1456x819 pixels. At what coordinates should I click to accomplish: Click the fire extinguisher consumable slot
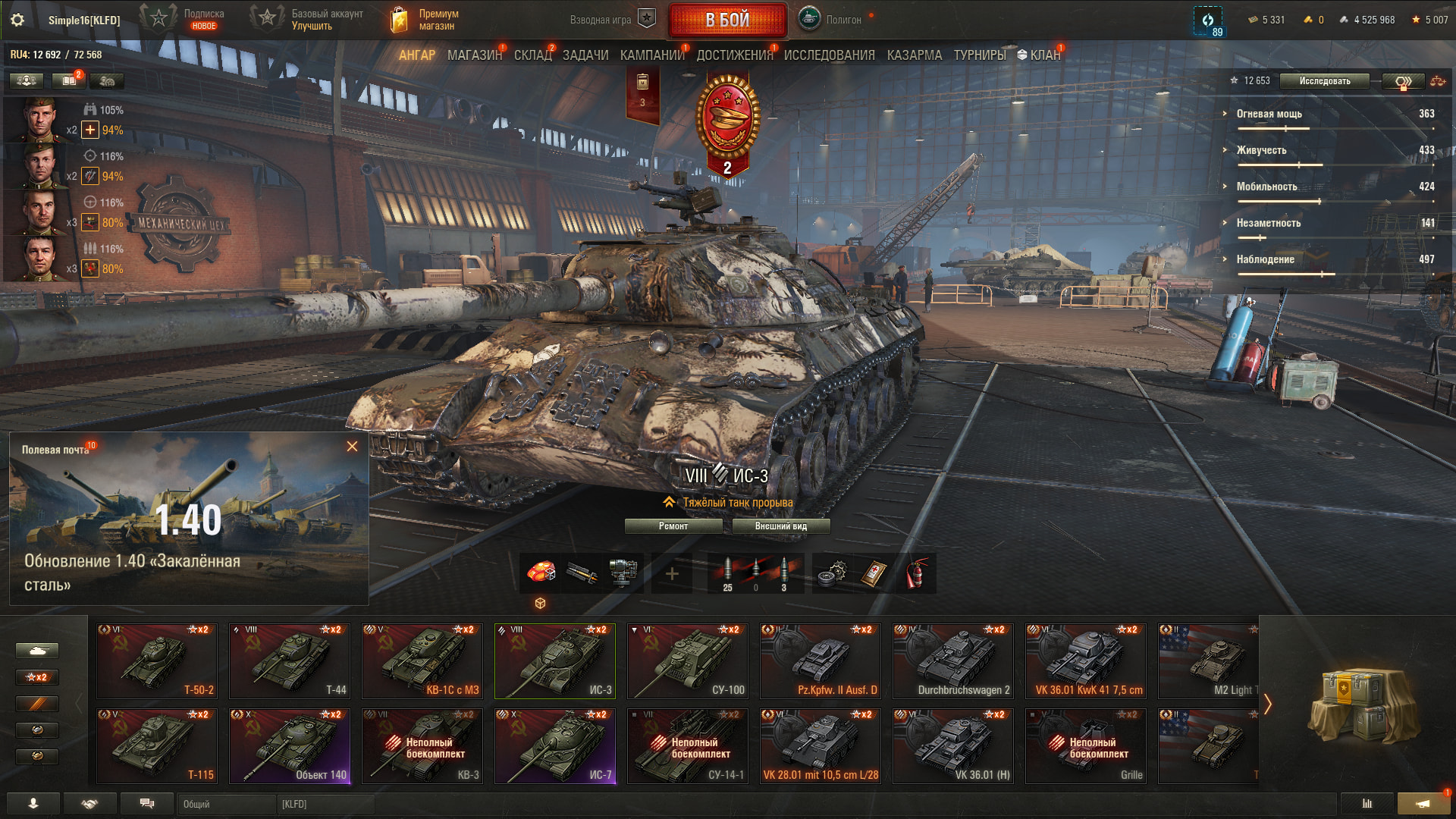(x=916, y=574)
